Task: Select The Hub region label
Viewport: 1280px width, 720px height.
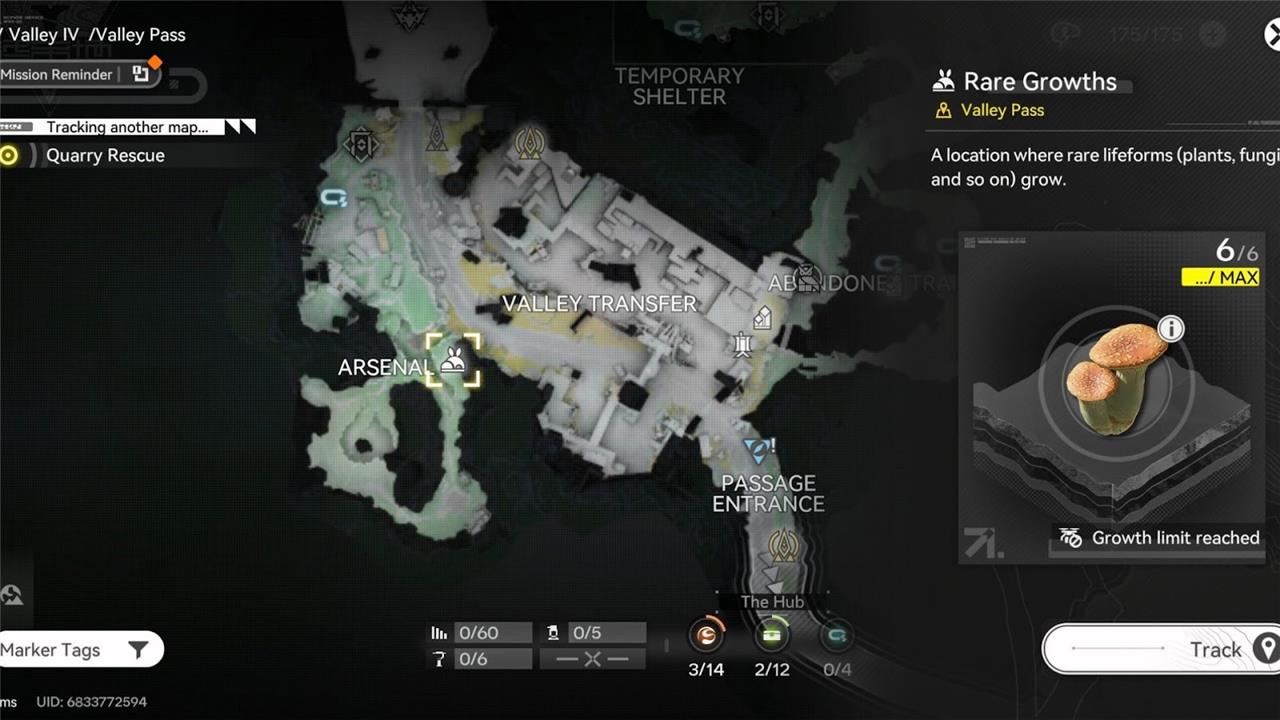Action: click(772, 602)
